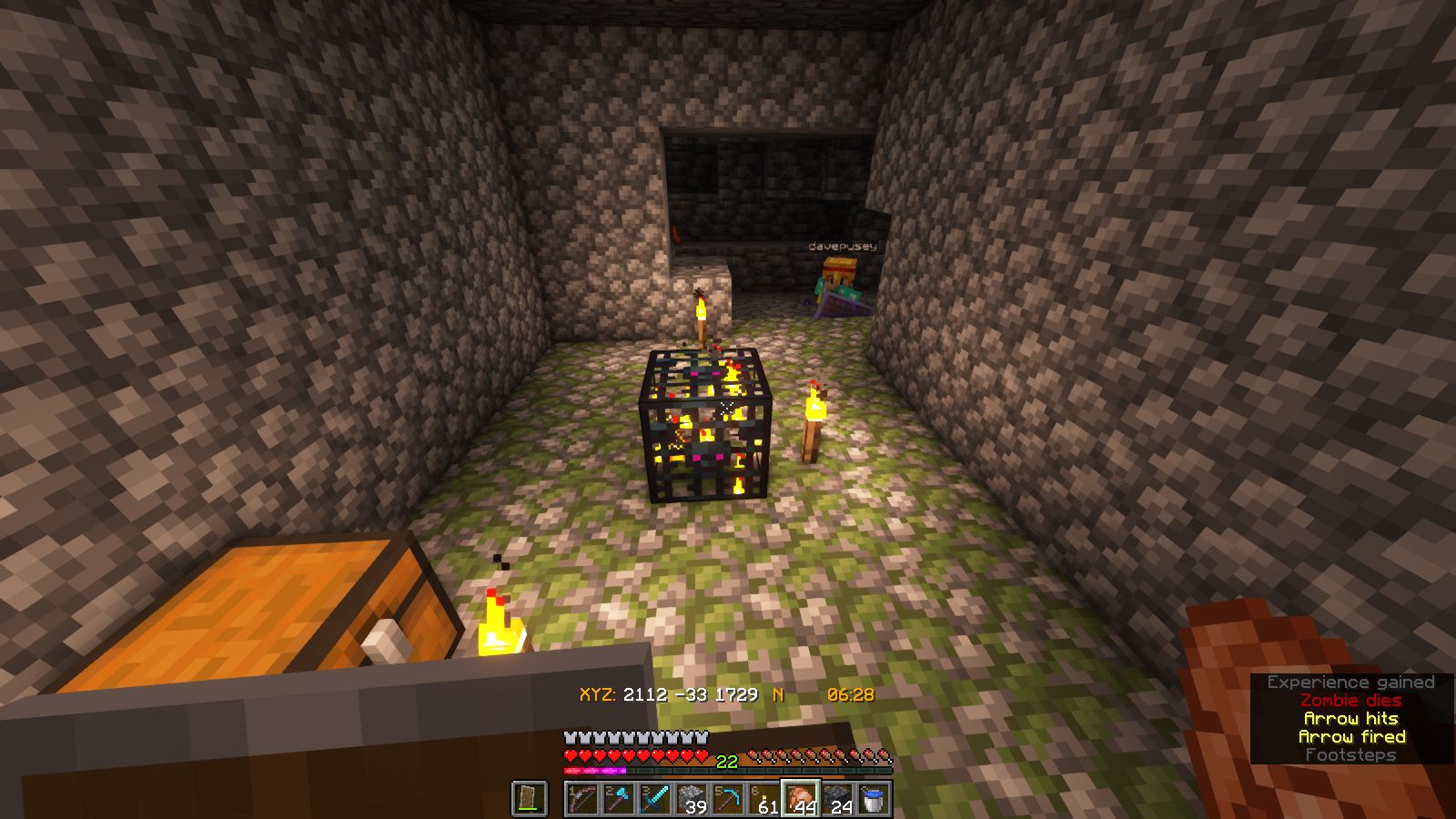Select the diamond axe hotbar slot
The width and height of the screenshot is (1456, 819).
[619, 799]
